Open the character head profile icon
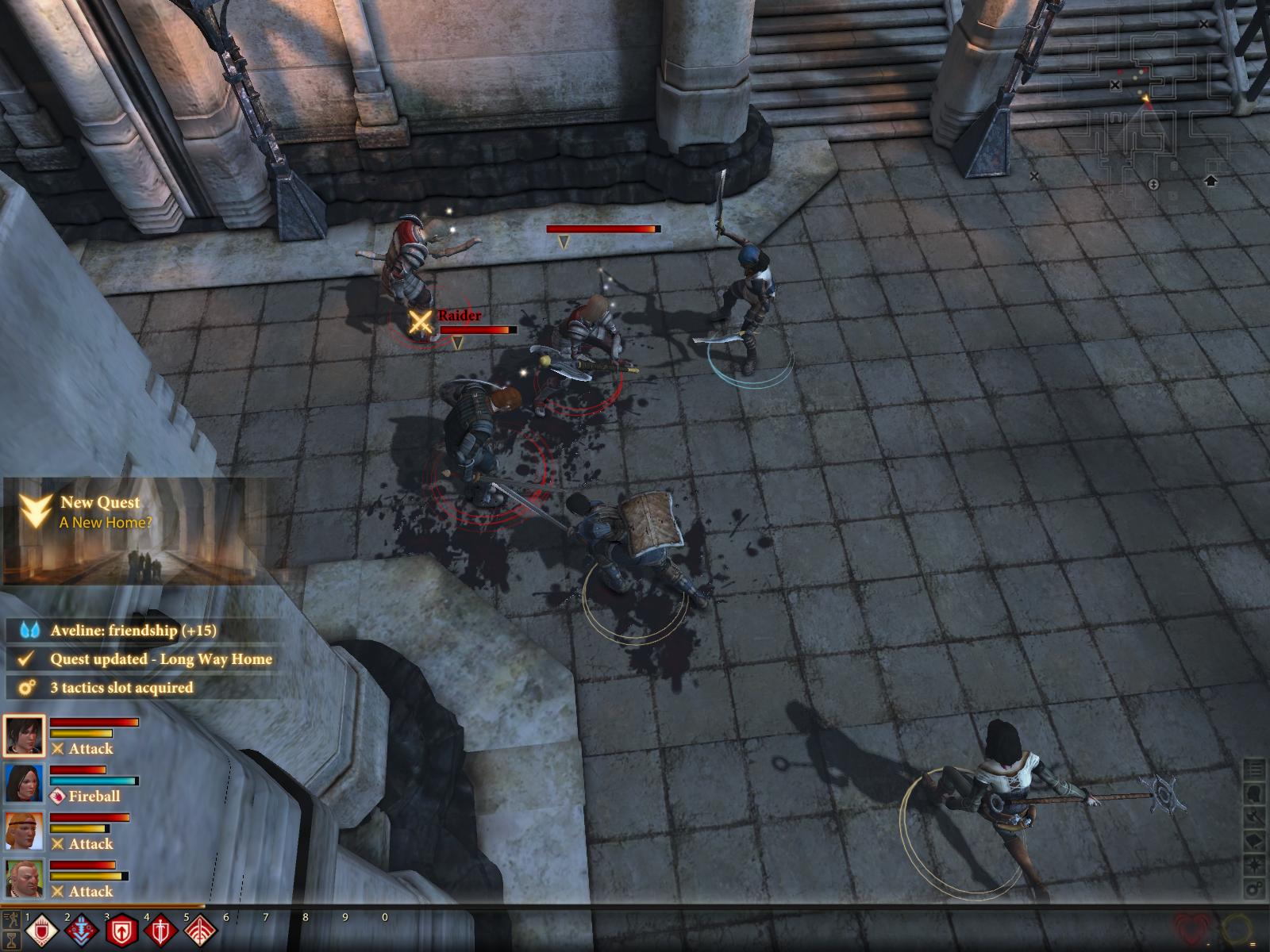 pos(1255,793)
